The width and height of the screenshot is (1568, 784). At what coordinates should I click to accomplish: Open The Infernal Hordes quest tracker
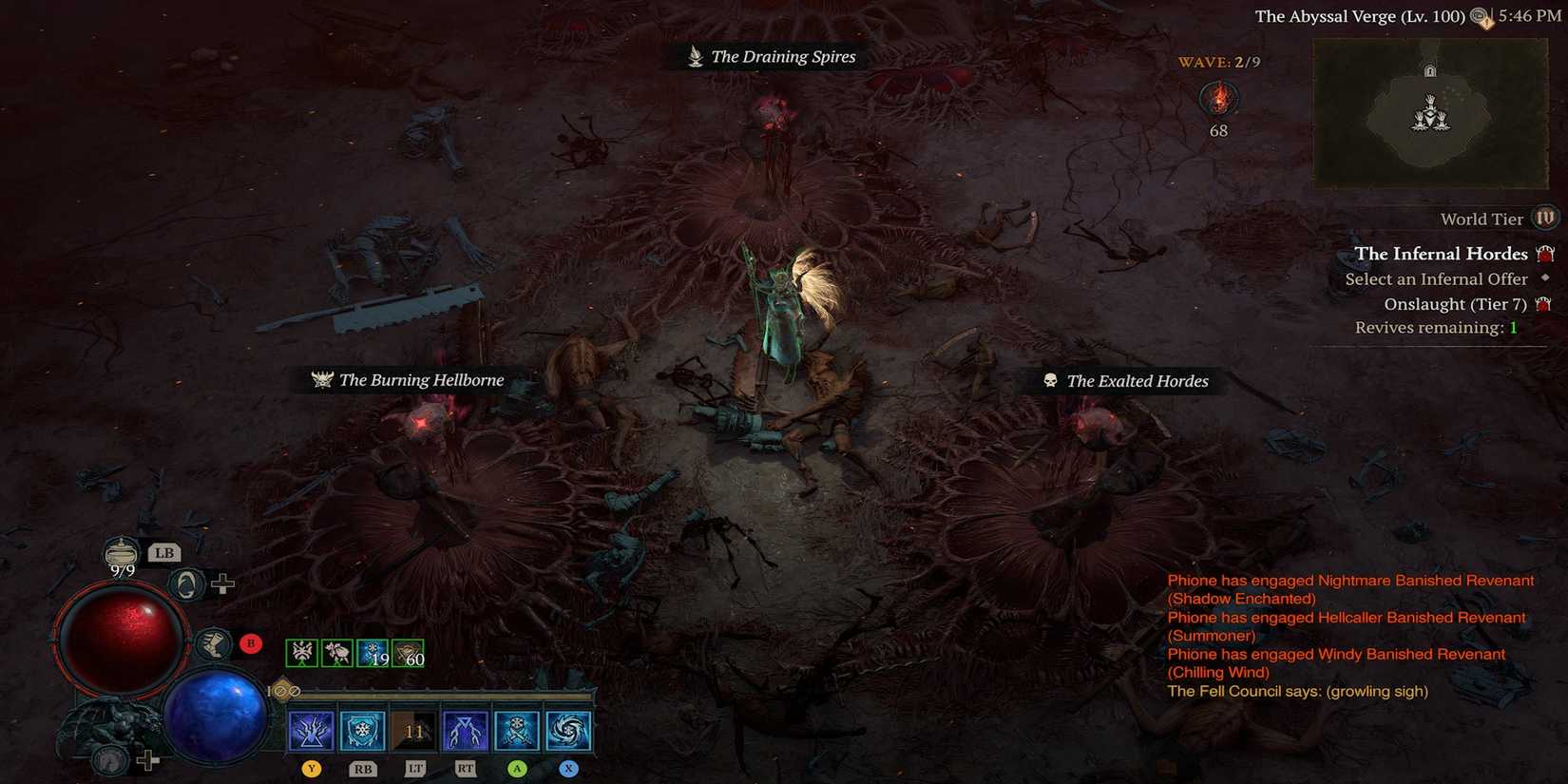[x=1441, y=254]
